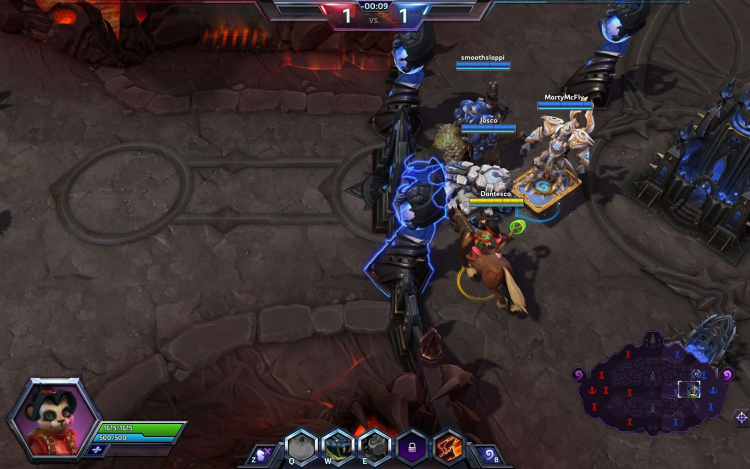Activate the Q ability icon
Image resolution: width=750 pixels, height=469 pixels.
click(301, 446)
